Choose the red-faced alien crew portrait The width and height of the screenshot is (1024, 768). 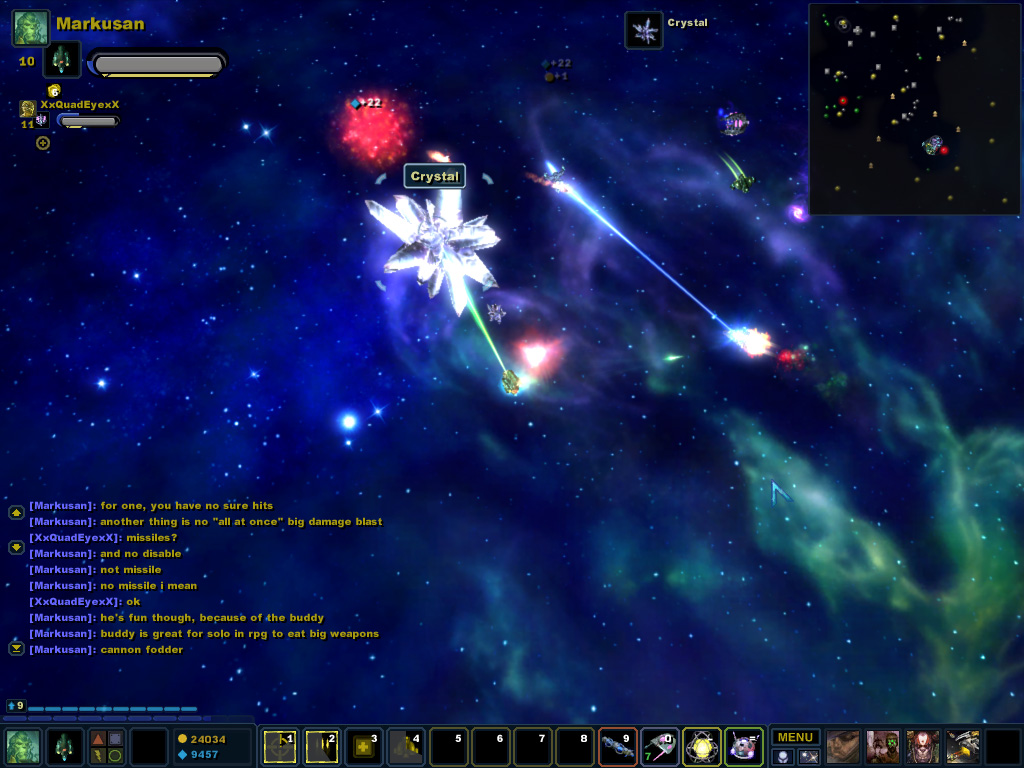pos(922,747)
